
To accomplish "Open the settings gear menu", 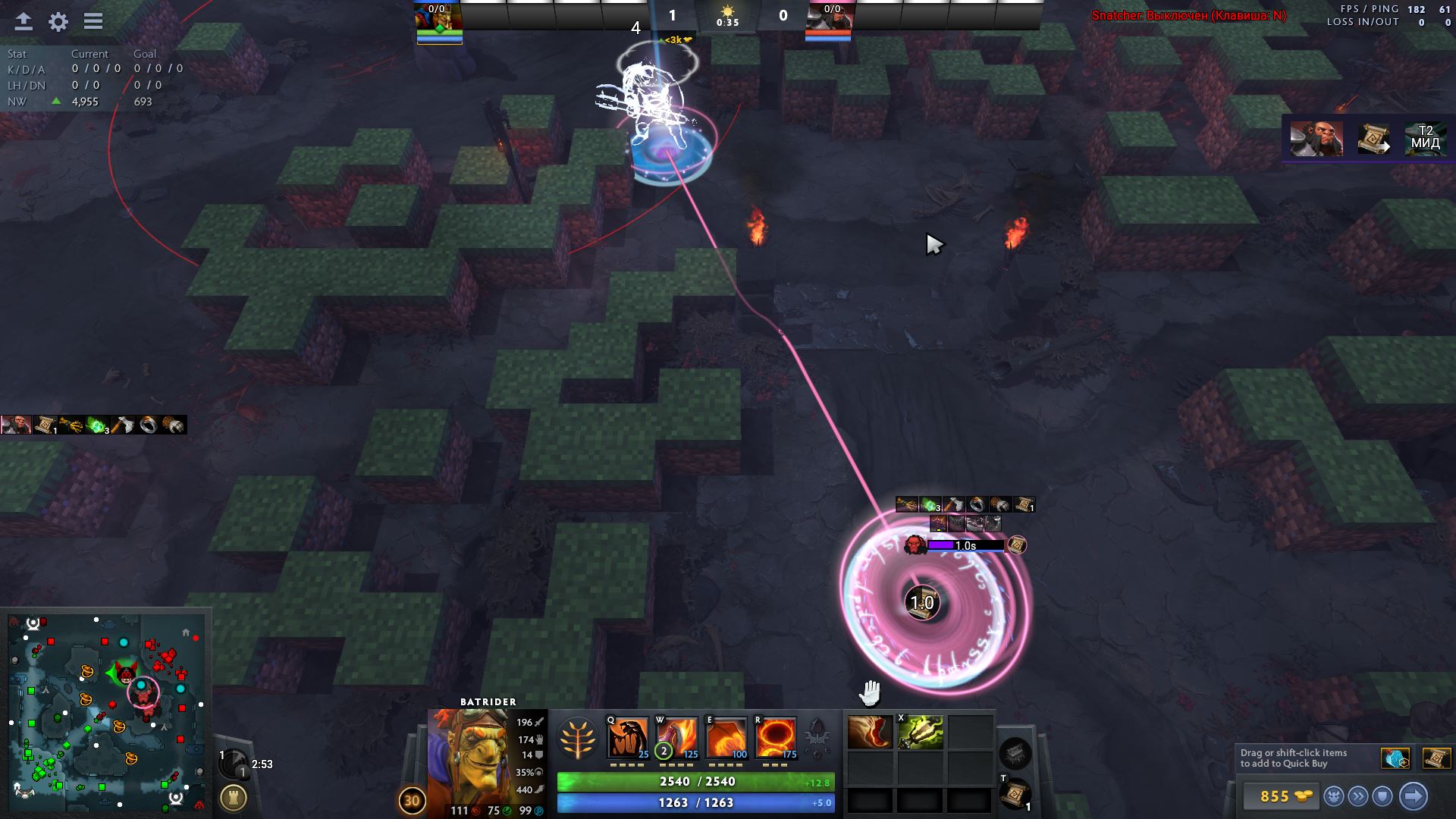I will click(x=58, y=21).
